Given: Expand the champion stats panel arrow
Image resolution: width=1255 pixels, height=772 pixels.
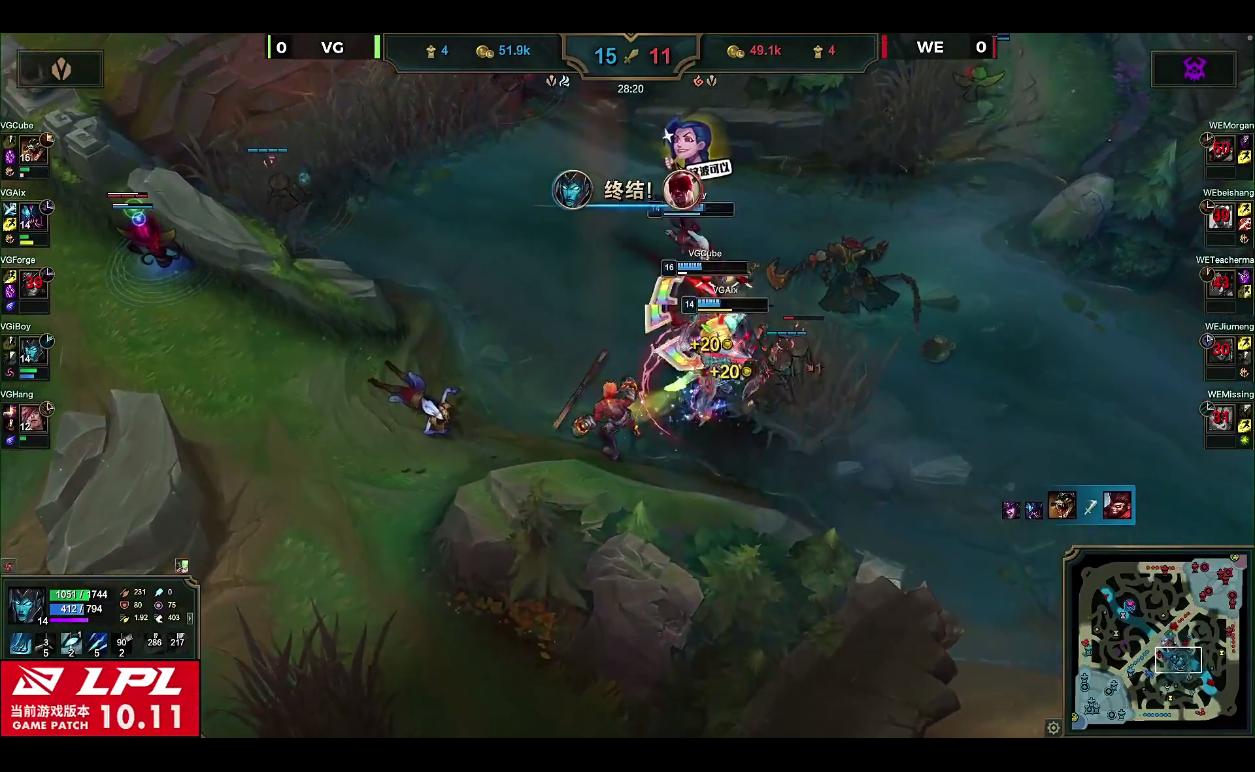Looking at the screenshot, I should click(x=191, y=619).
